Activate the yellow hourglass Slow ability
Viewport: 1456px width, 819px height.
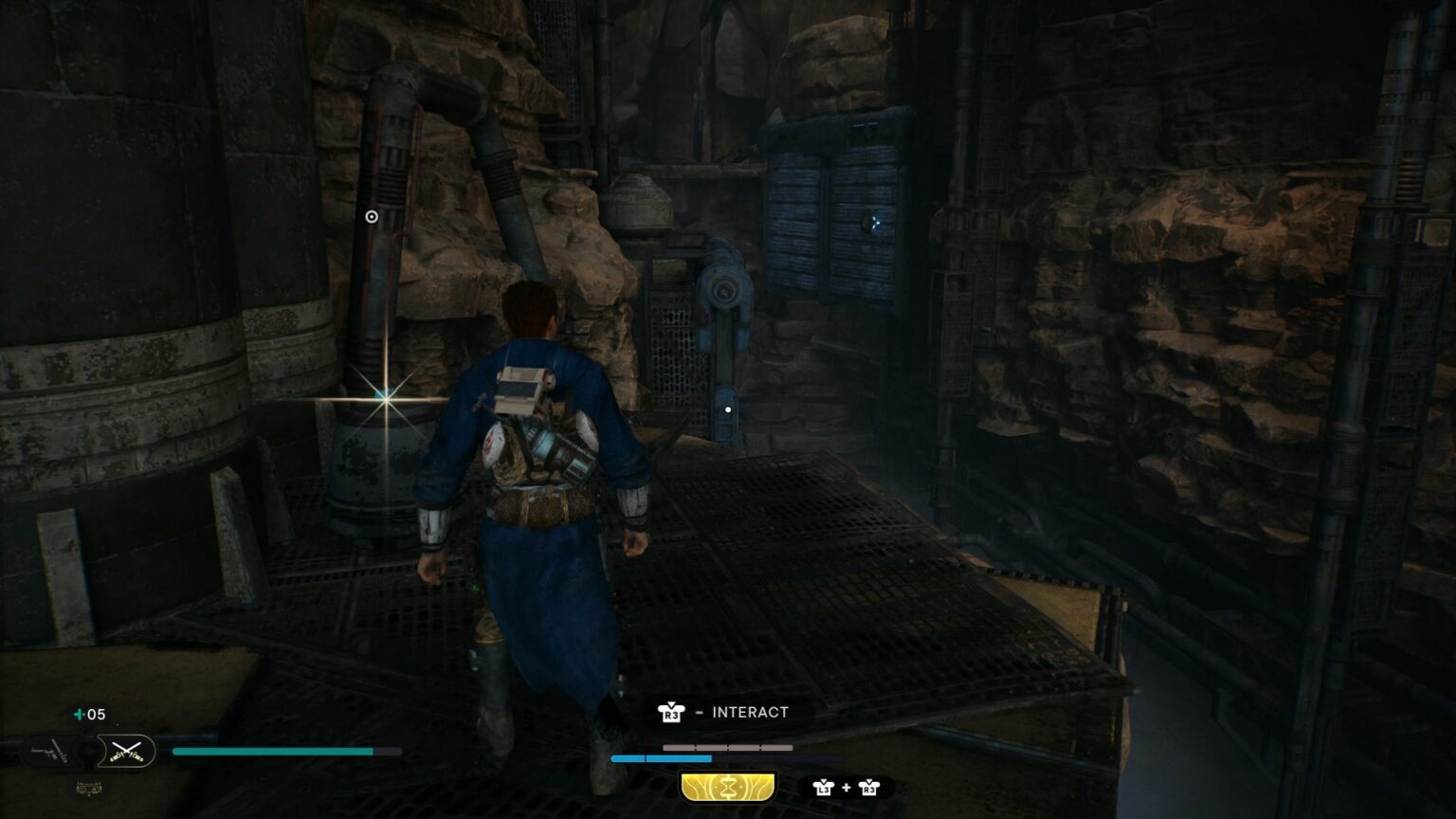tap(727, 787)
